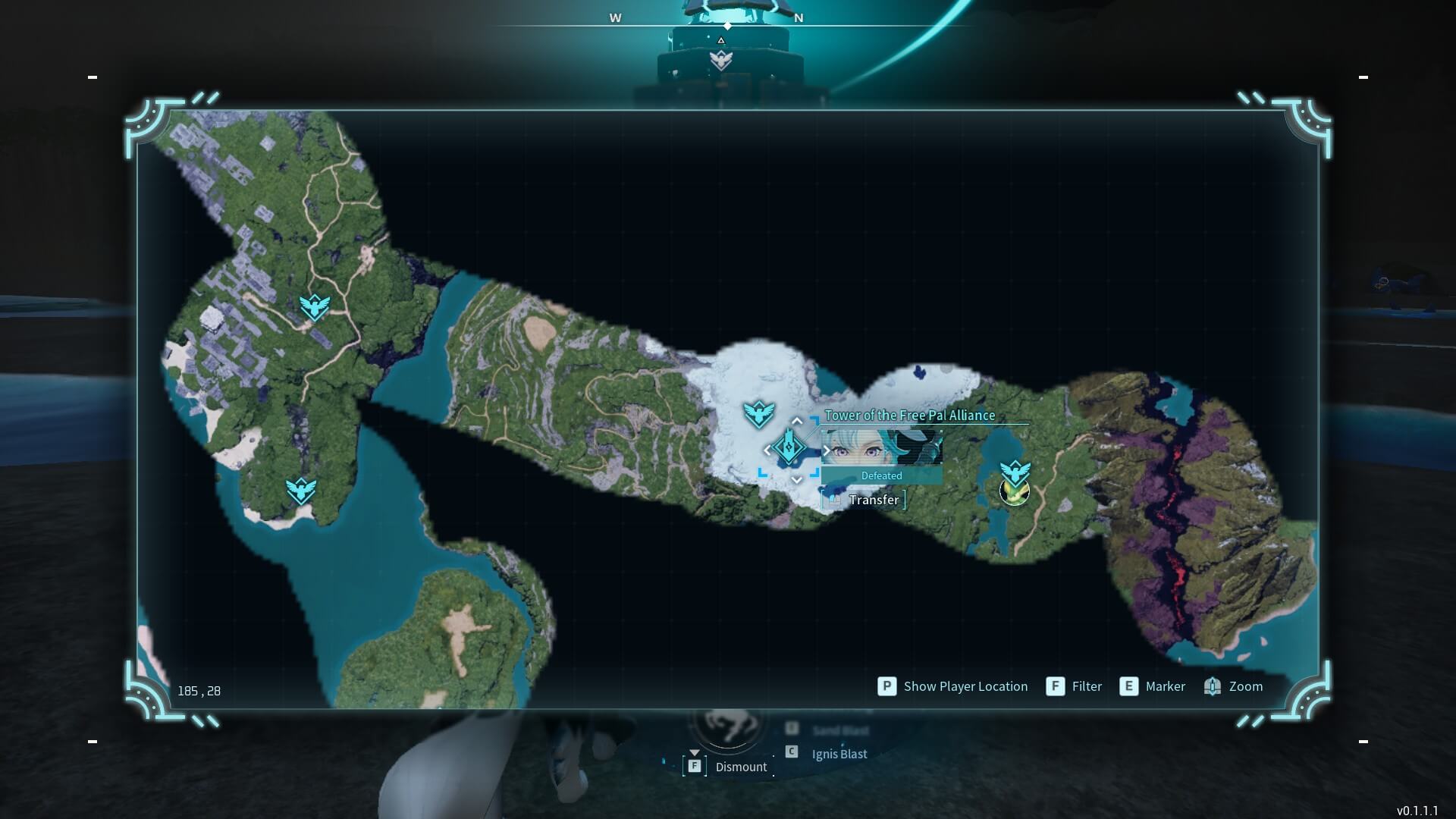This screenshot has width=1456, height=819.
Task: Click the mouse-wheel Zoom icon
Action: pyautogui.click(x=1213, y=686)
